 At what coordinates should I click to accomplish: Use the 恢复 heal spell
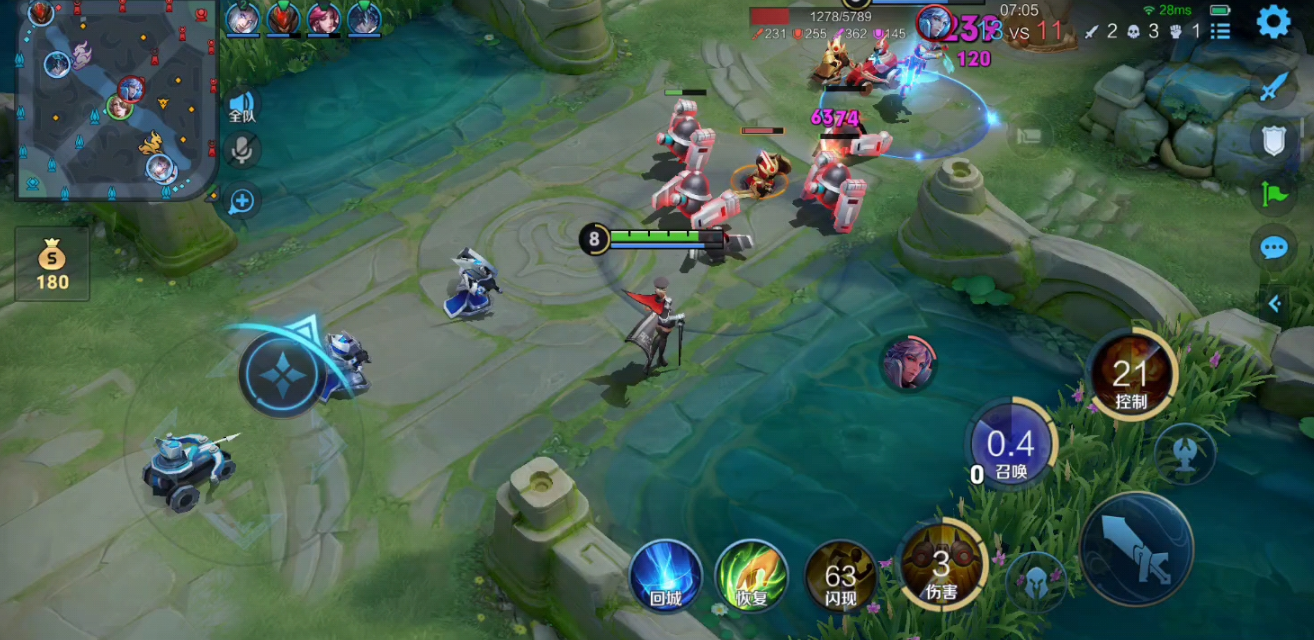[x=751, y=576]
